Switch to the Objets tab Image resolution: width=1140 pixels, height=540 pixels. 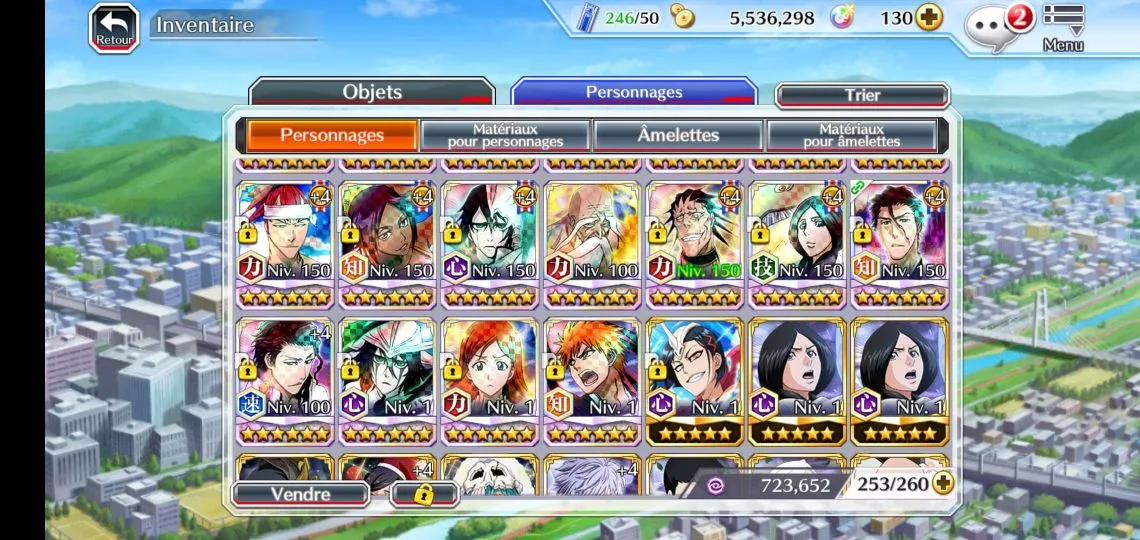pos(372,92)
